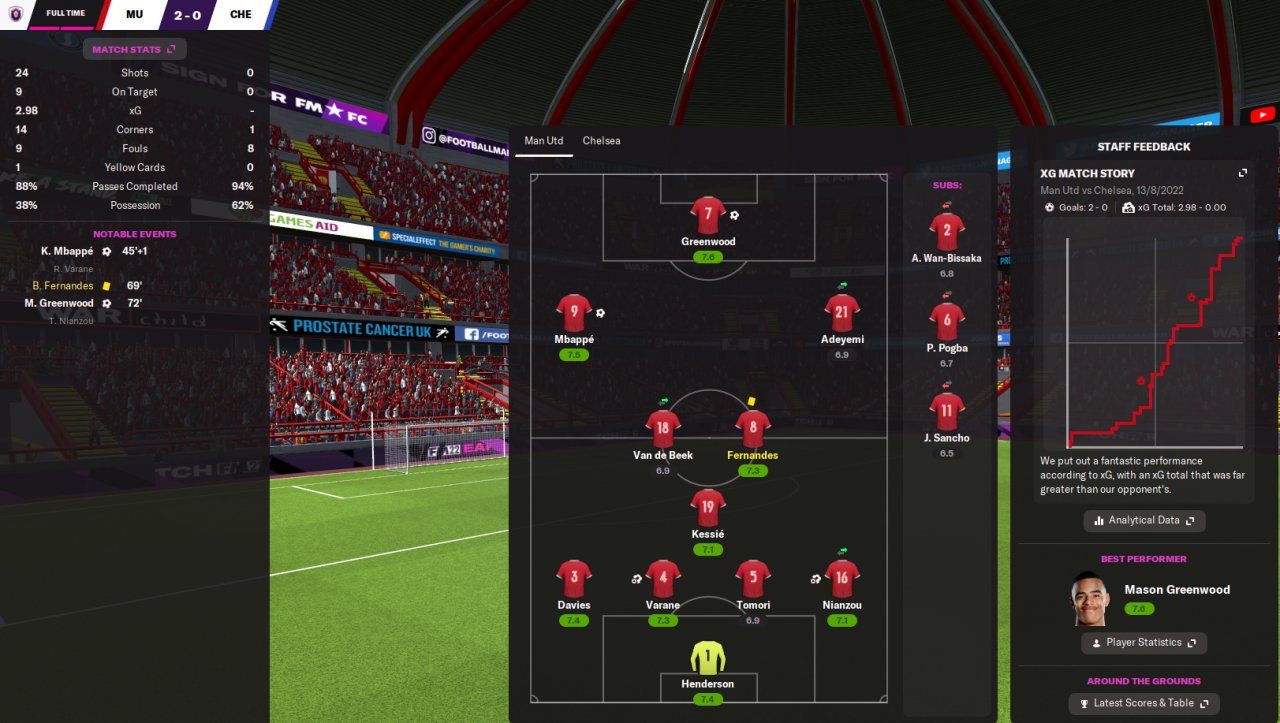Switch to the Chelsea lineup tab
This screenshot has height=723, width=1280.
coord(601,141)
